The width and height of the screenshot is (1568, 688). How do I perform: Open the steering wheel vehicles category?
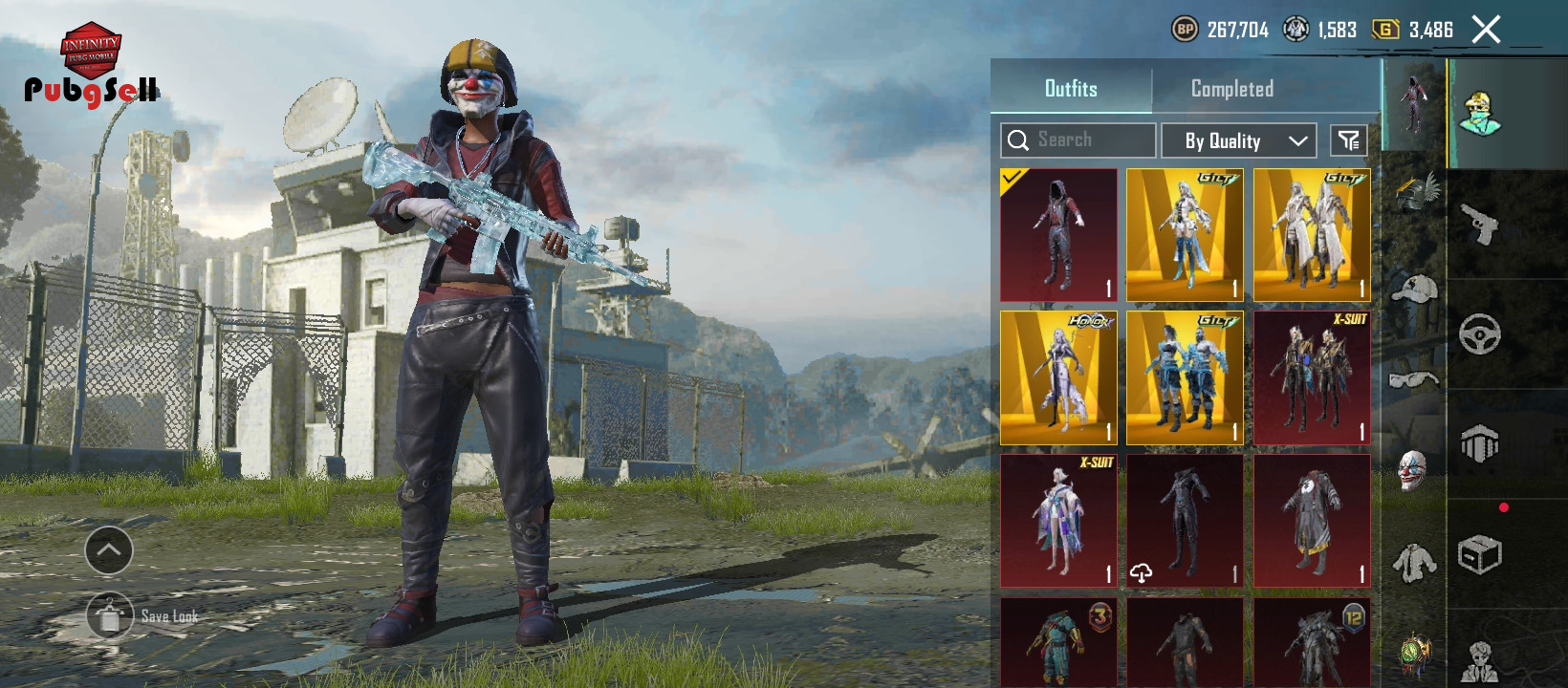pyautogui.click(x=1479, y=334)
